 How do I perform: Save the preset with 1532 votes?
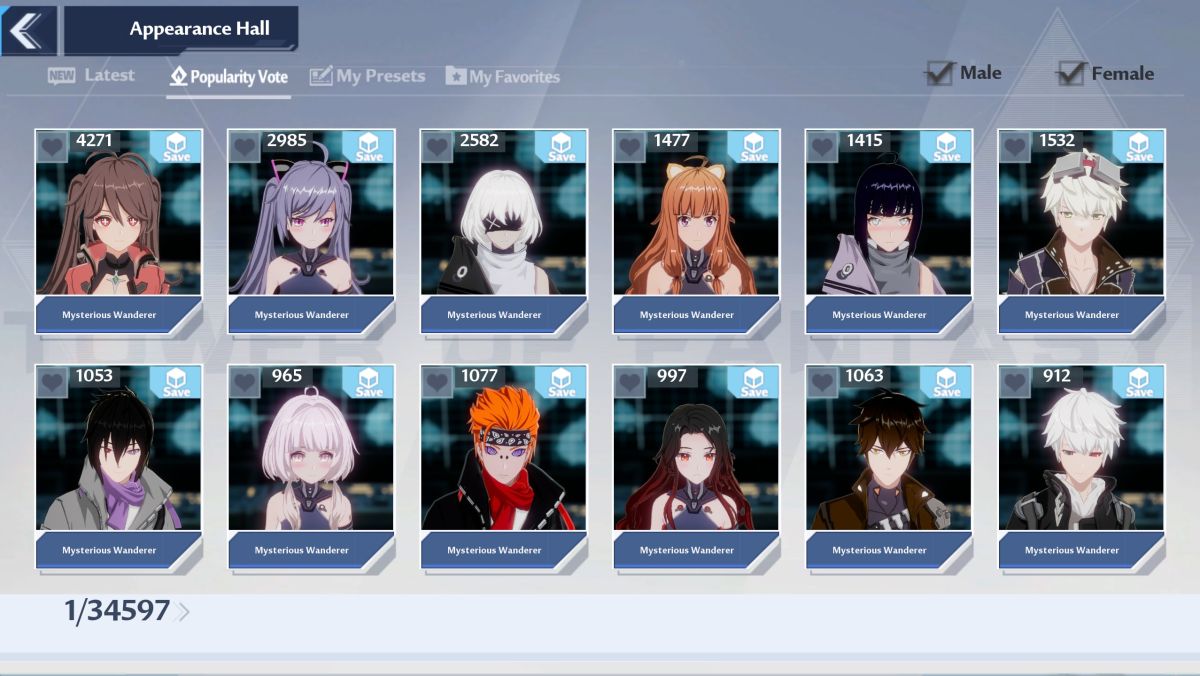click(x=1139, y=147)
